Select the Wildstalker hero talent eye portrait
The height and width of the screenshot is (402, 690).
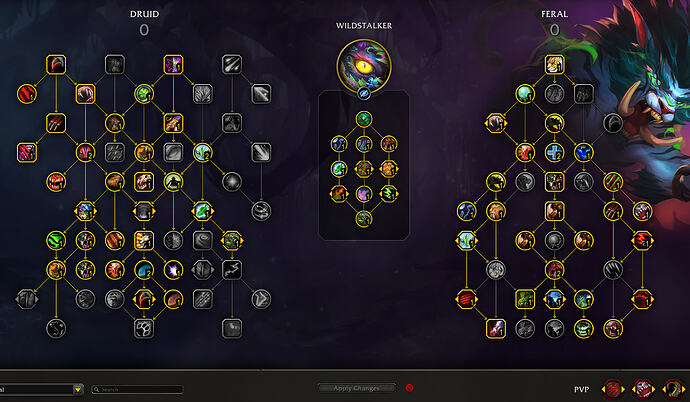click(x=364, y=62)
